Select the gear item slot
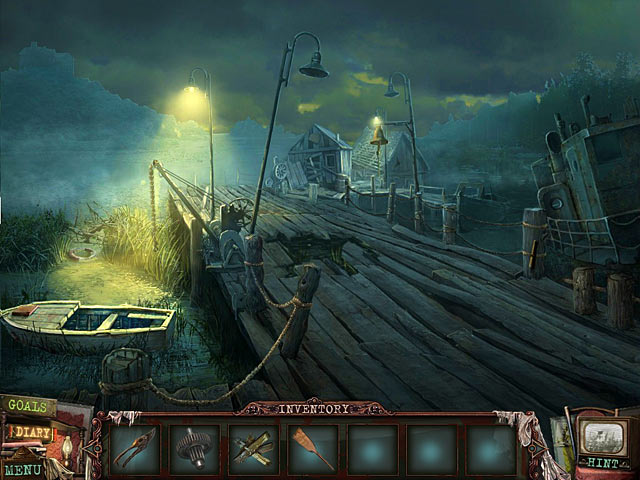This screenshot has height=480, width=640. coord(193,448)
